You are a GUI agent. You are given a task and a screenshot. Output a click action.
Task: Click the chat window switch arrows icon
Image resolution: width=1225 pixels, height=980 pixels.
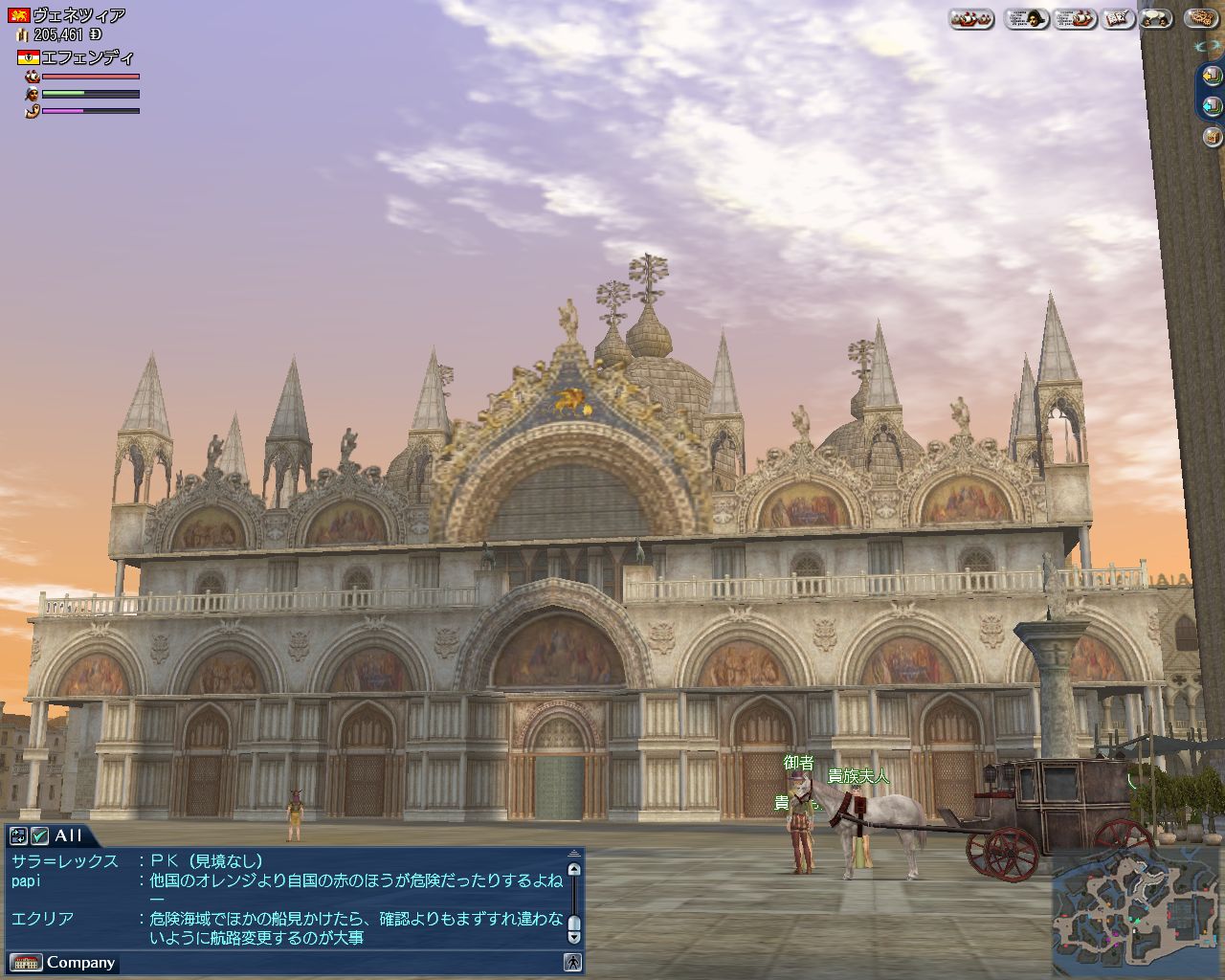tap(18, 835)
